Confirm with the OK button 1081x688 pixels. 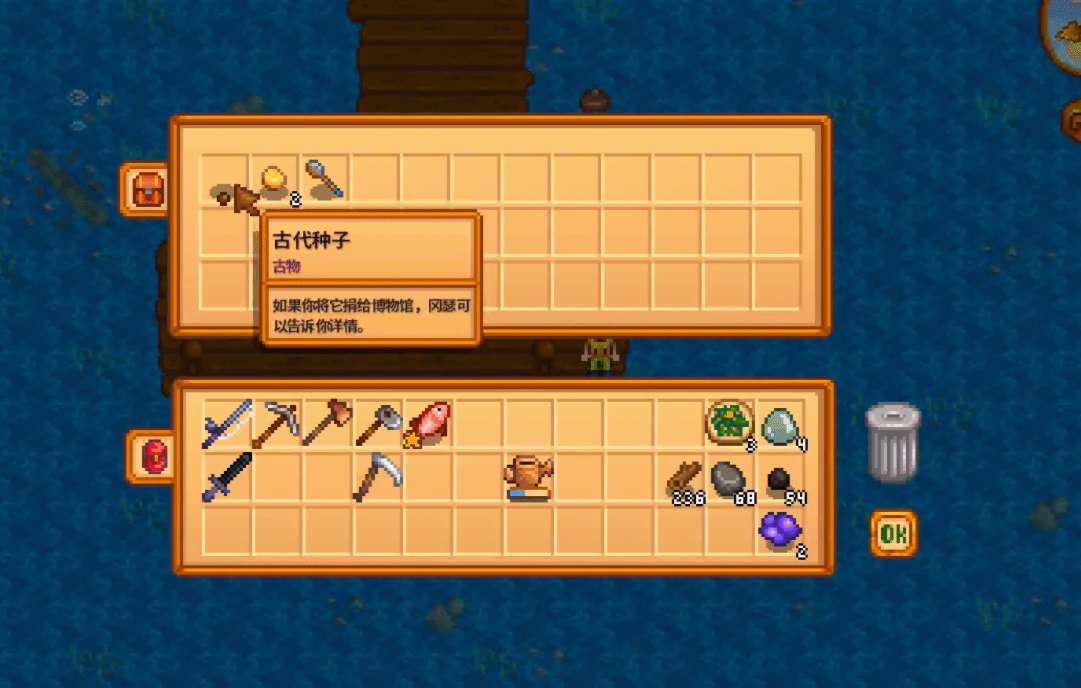click(x=893, y=534)
